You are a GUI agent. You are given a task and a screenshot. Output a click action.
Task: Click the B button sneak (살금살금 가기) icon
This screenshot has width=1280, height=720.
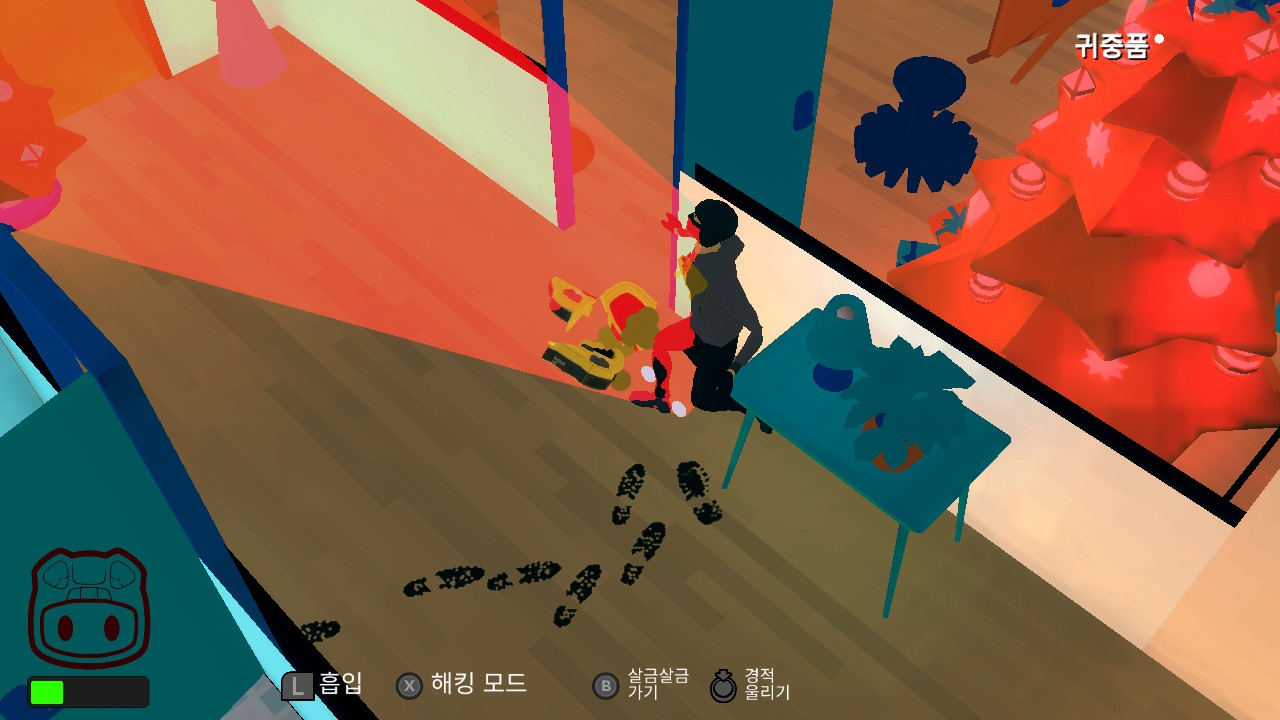(607, 687)
